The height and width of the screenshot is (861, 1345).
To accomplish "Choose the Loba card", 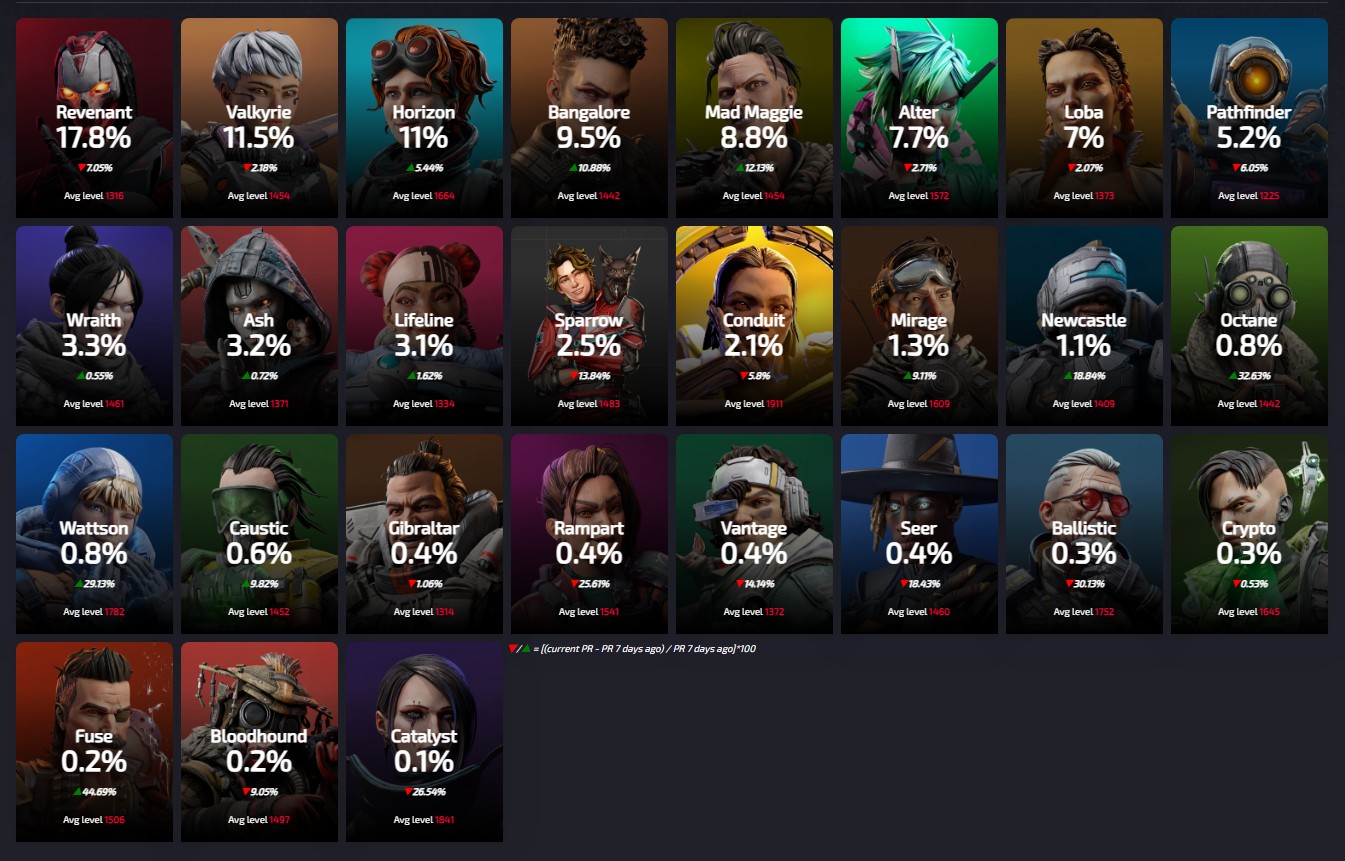I will click(x=1084, y=118).
